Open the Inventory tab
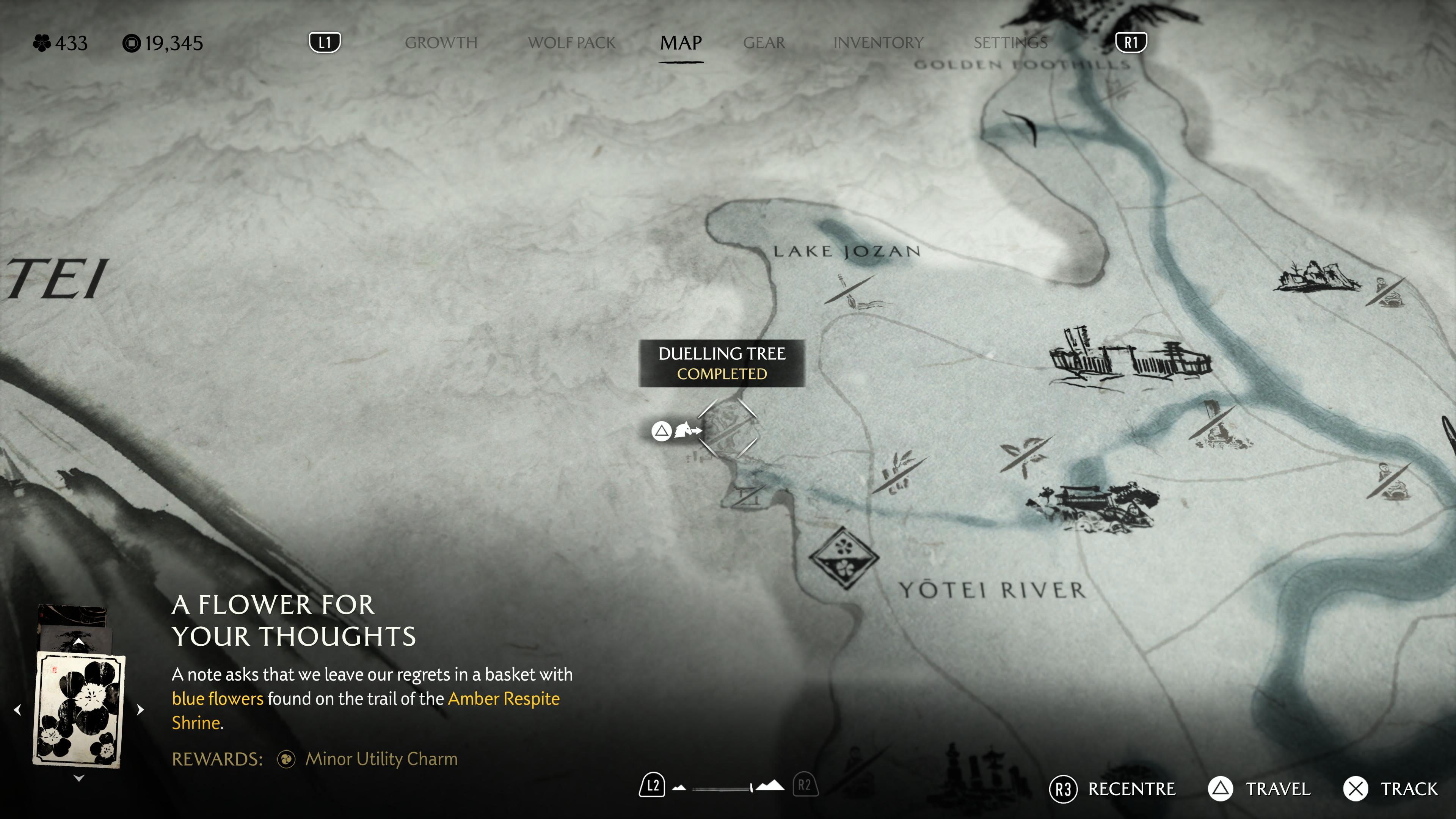The image size is (1456, 819). point(878,43)
